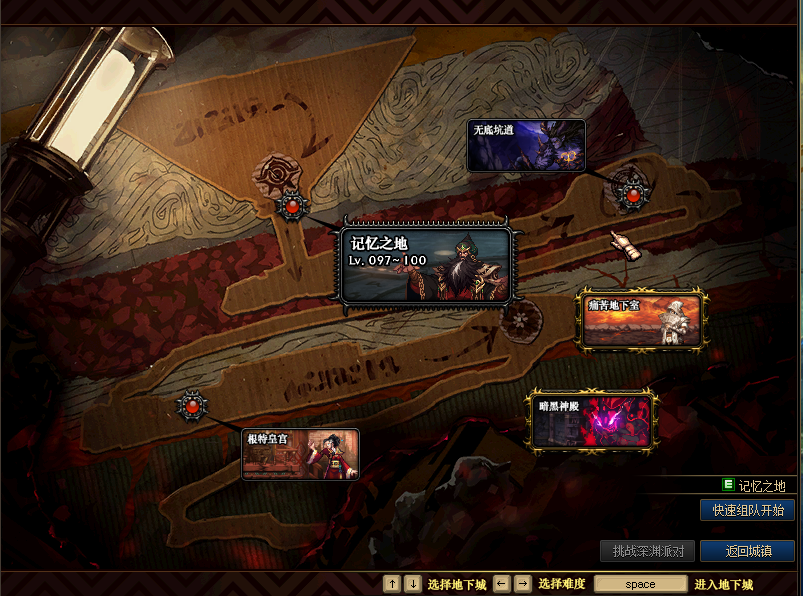Pick the 痛苦地下室 dungeon
This screenshot has height=596, width=803.
643,320
